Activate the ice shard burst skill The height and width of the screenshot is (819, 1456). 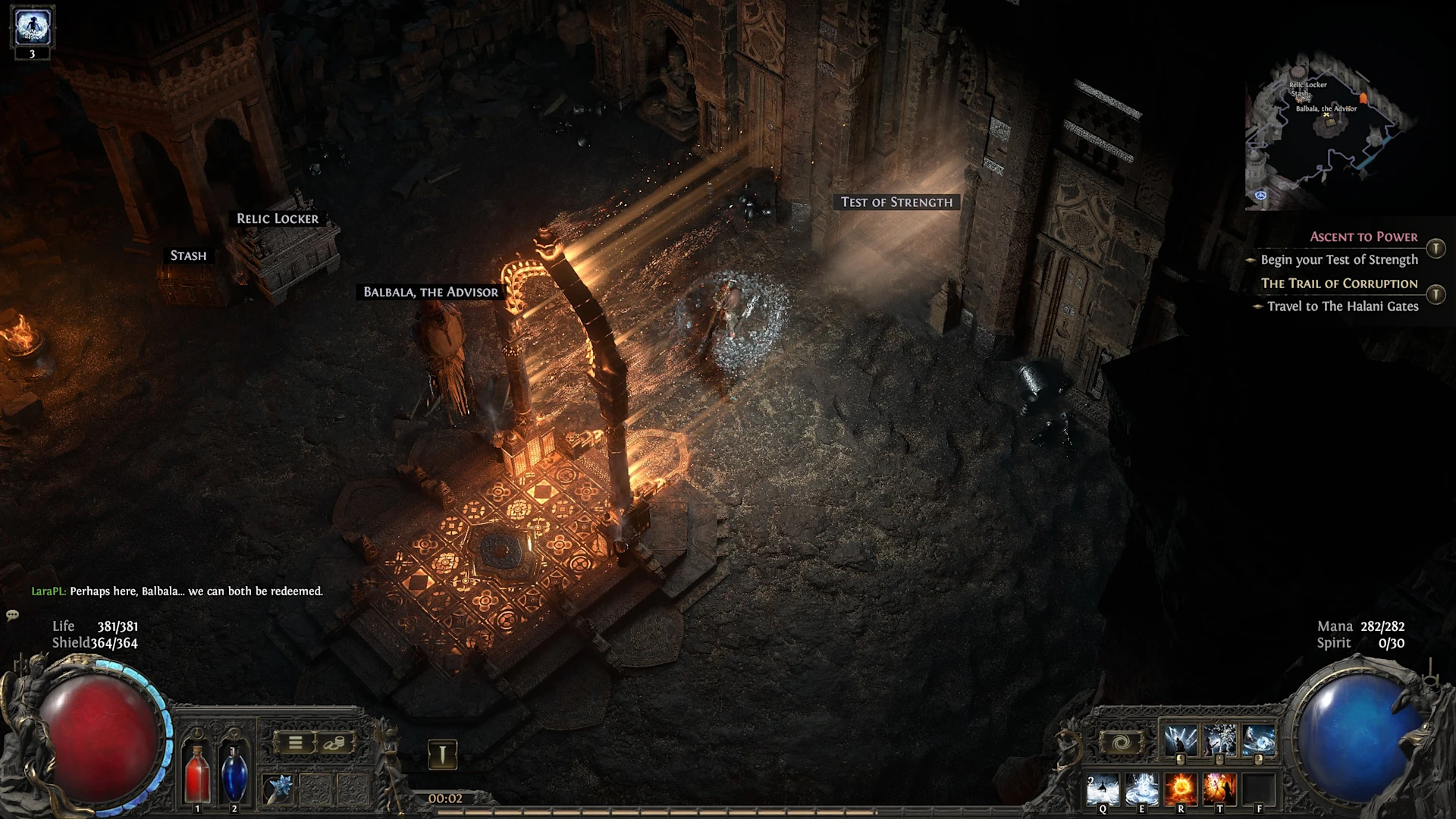[1219, 741]
